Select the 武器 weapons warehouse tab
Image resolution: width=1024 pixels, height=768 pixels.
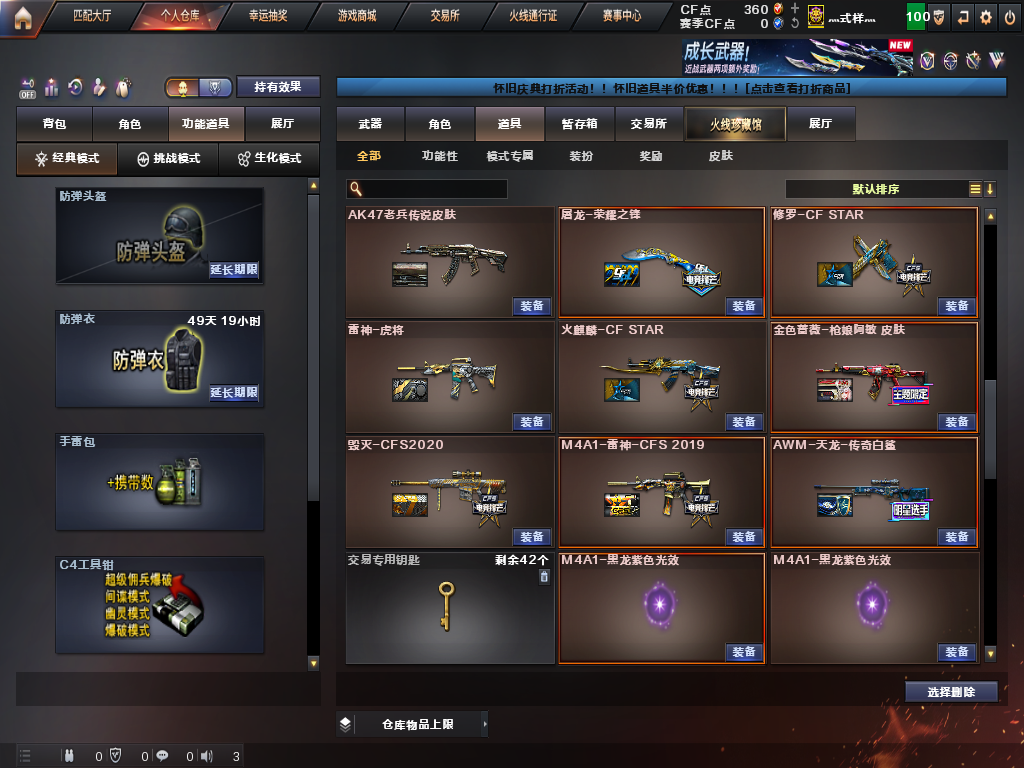(x=370, y=124)
